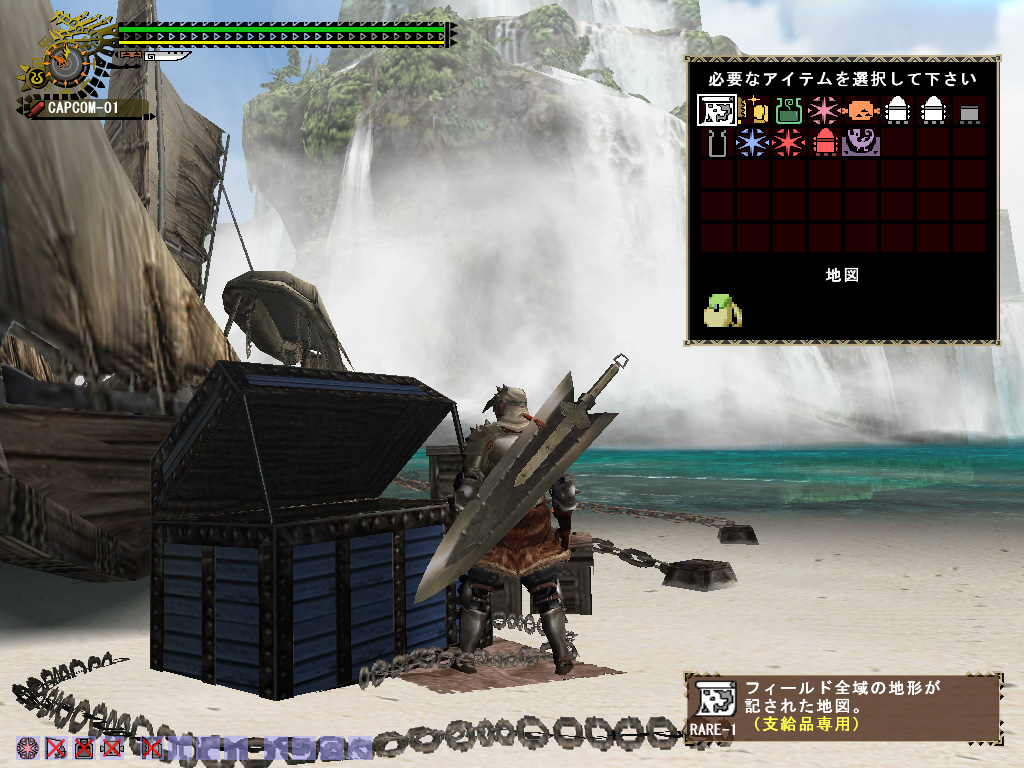Select the red starburst ball item
Viewport: 1024px width, 768px height.
pos(788,143)
